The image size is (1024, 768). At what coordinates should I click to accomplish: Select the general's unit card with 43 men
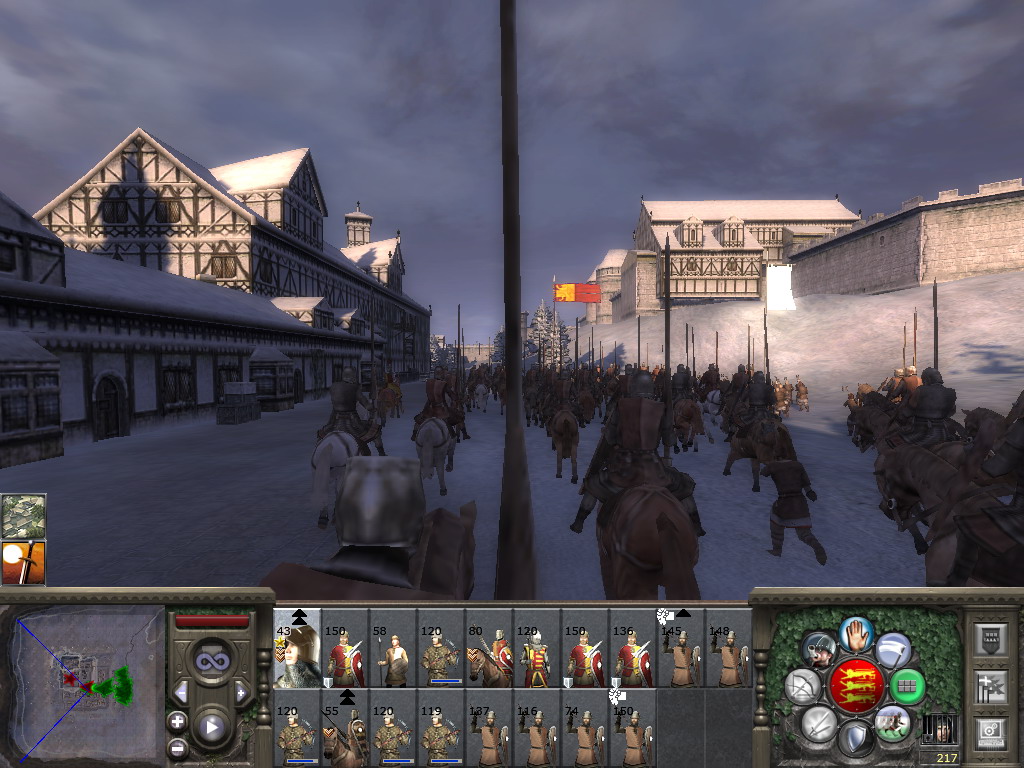(x=297, y=650)
